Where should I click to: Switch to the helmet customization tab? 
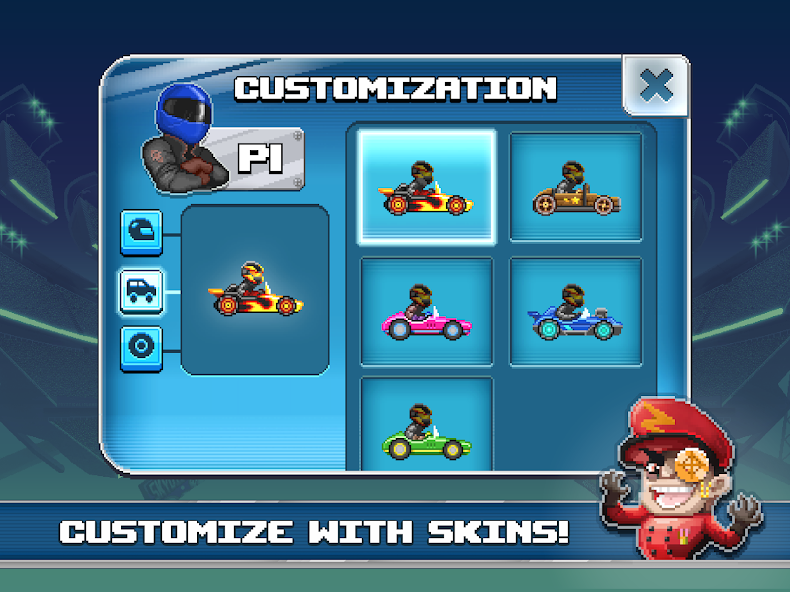click(141, 232)
